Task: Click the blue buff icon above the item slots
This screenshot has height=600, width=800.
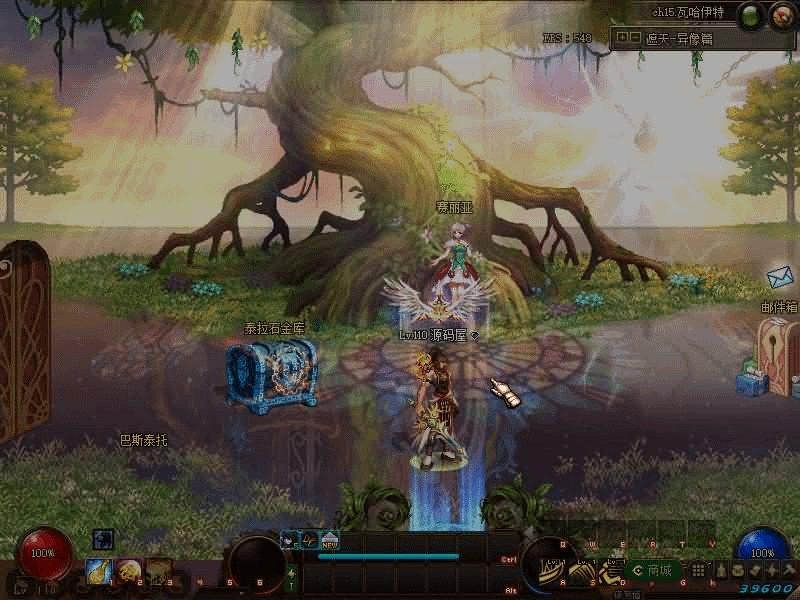Action: pos(103,539)
